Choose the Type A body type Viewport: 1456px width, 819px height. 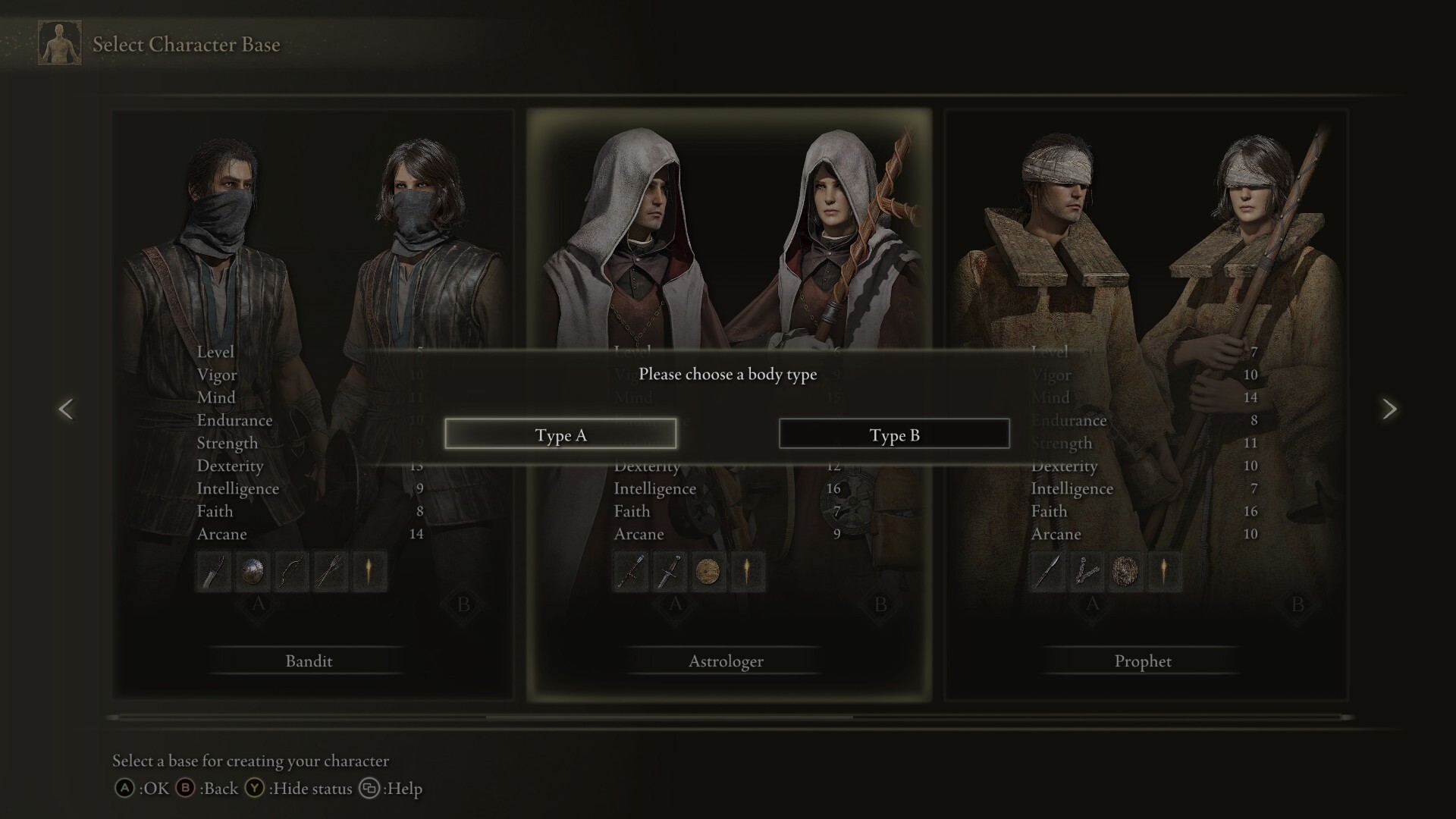click(x=560, y=434)
